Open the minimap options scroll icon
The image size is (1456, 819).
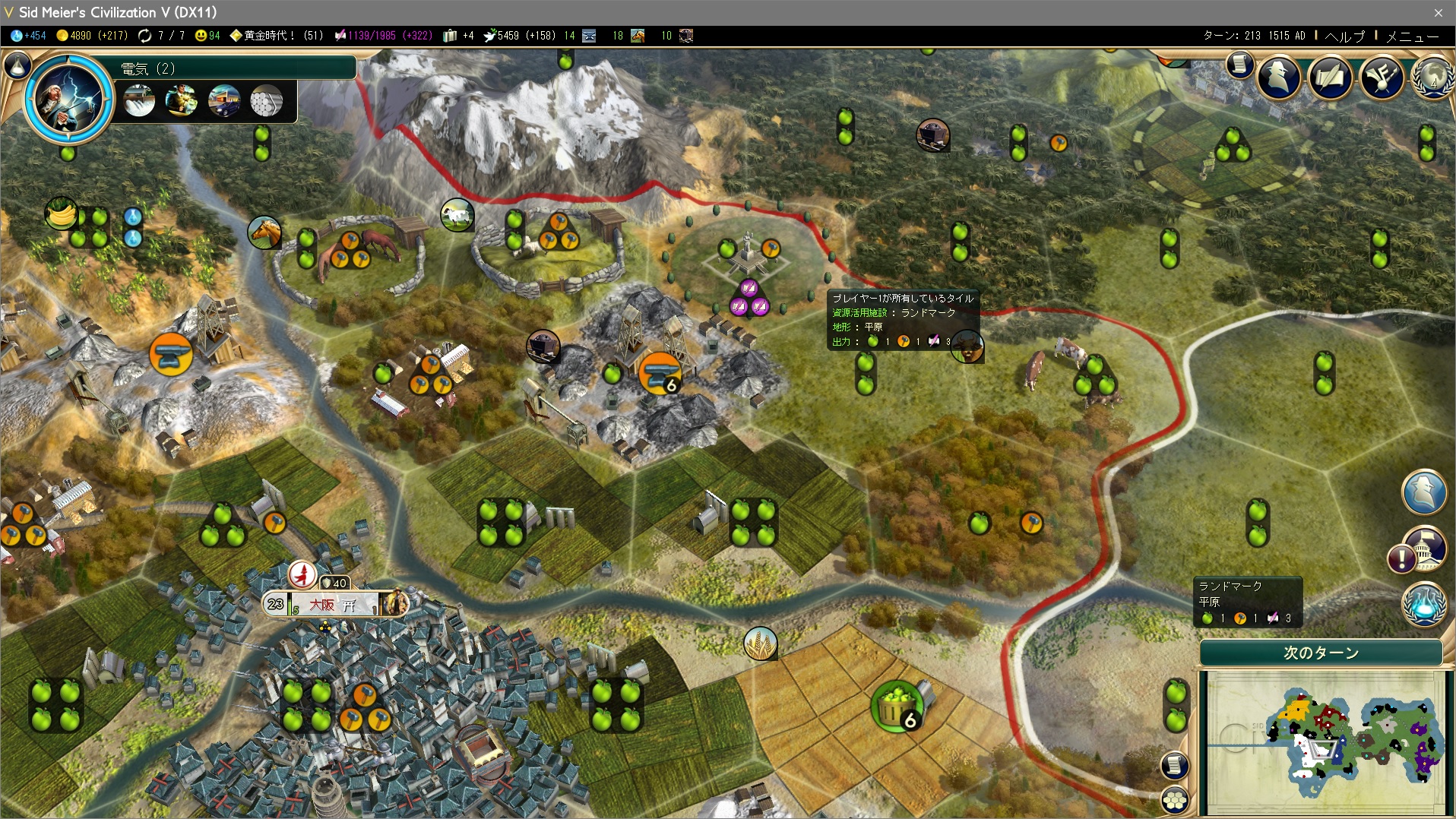1174,764
